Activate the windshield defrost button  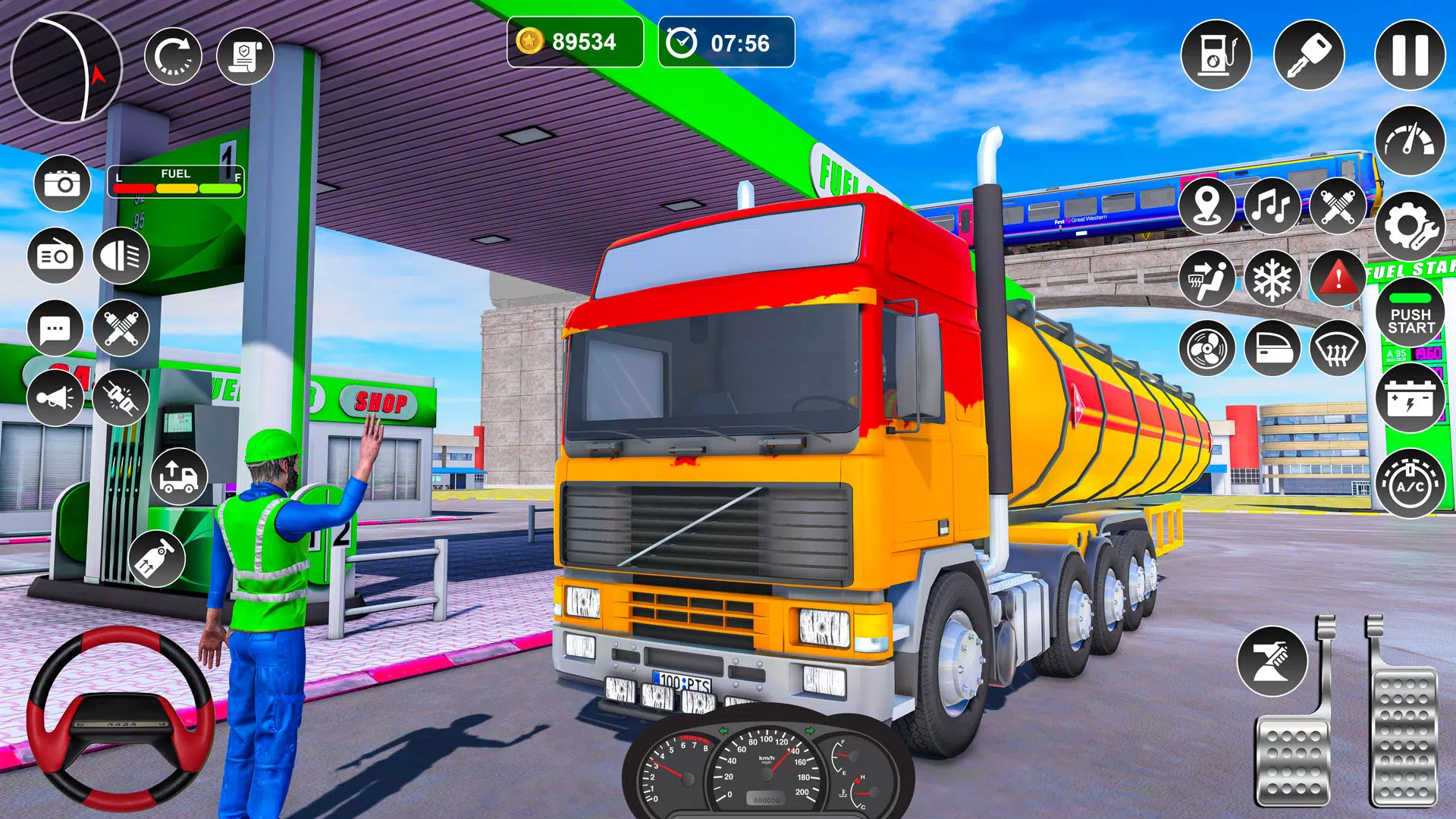pos(1338,349)
